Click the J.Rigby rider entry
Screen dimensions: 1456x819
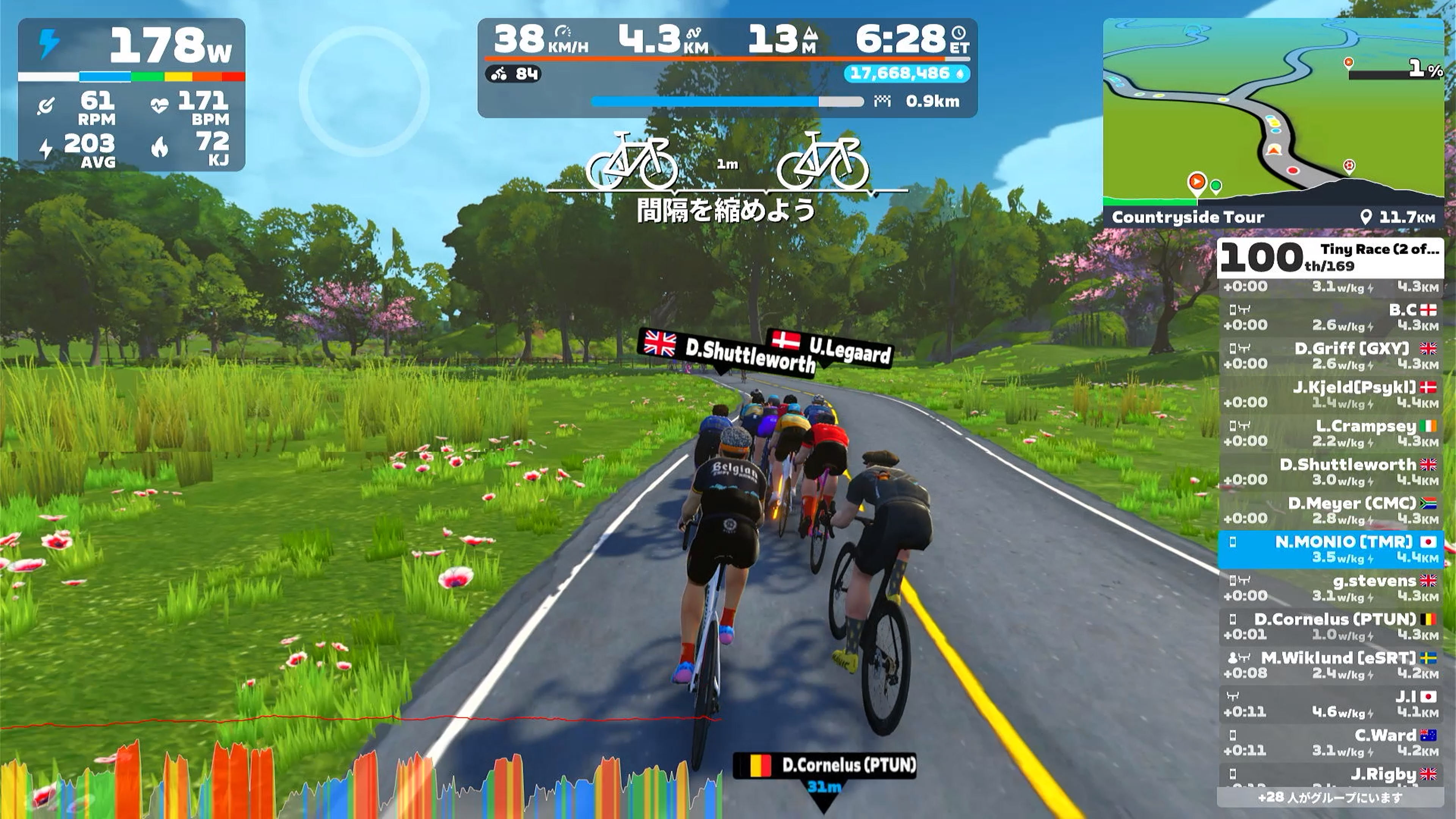(x=1330, y=776)
